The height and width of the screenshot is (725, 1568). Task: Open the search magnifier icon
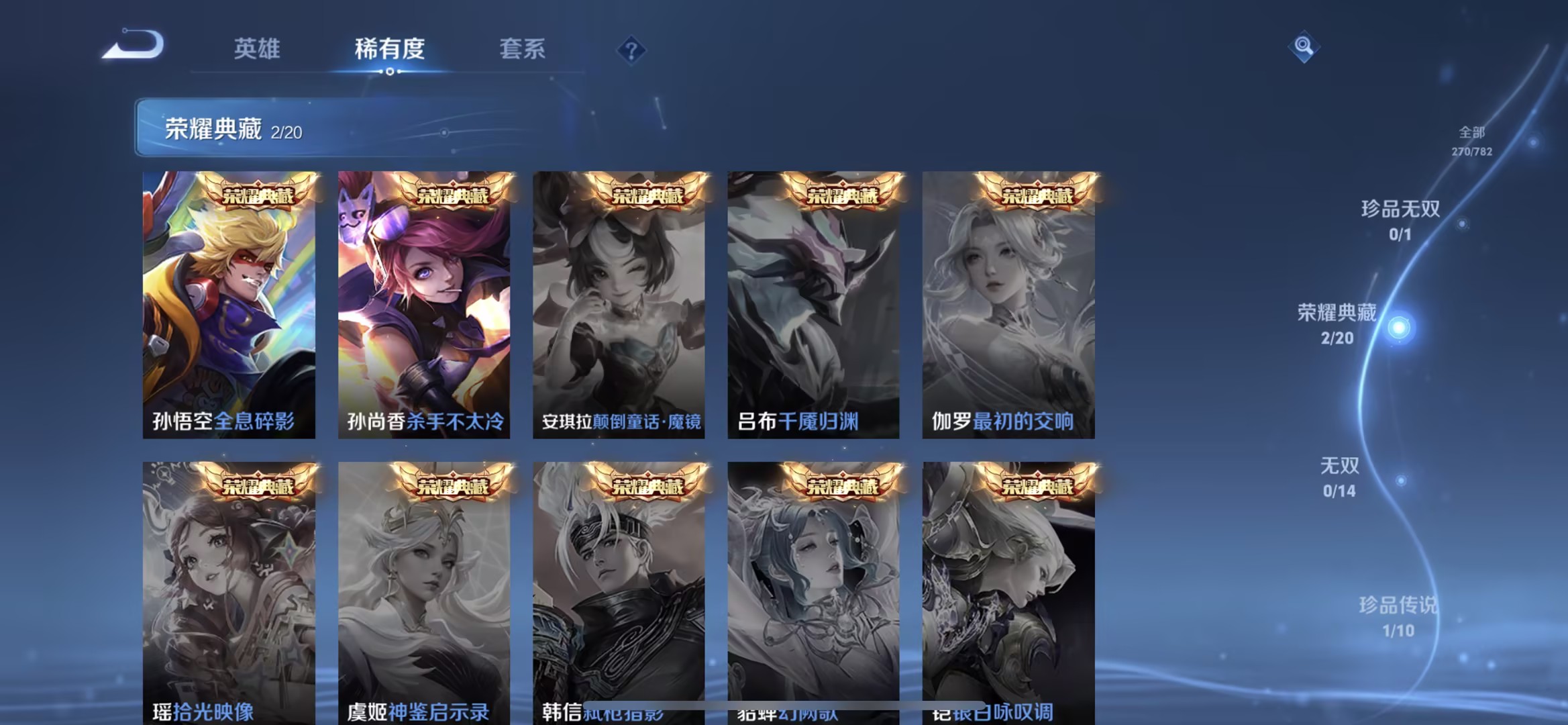click(x=1302, y=46)
